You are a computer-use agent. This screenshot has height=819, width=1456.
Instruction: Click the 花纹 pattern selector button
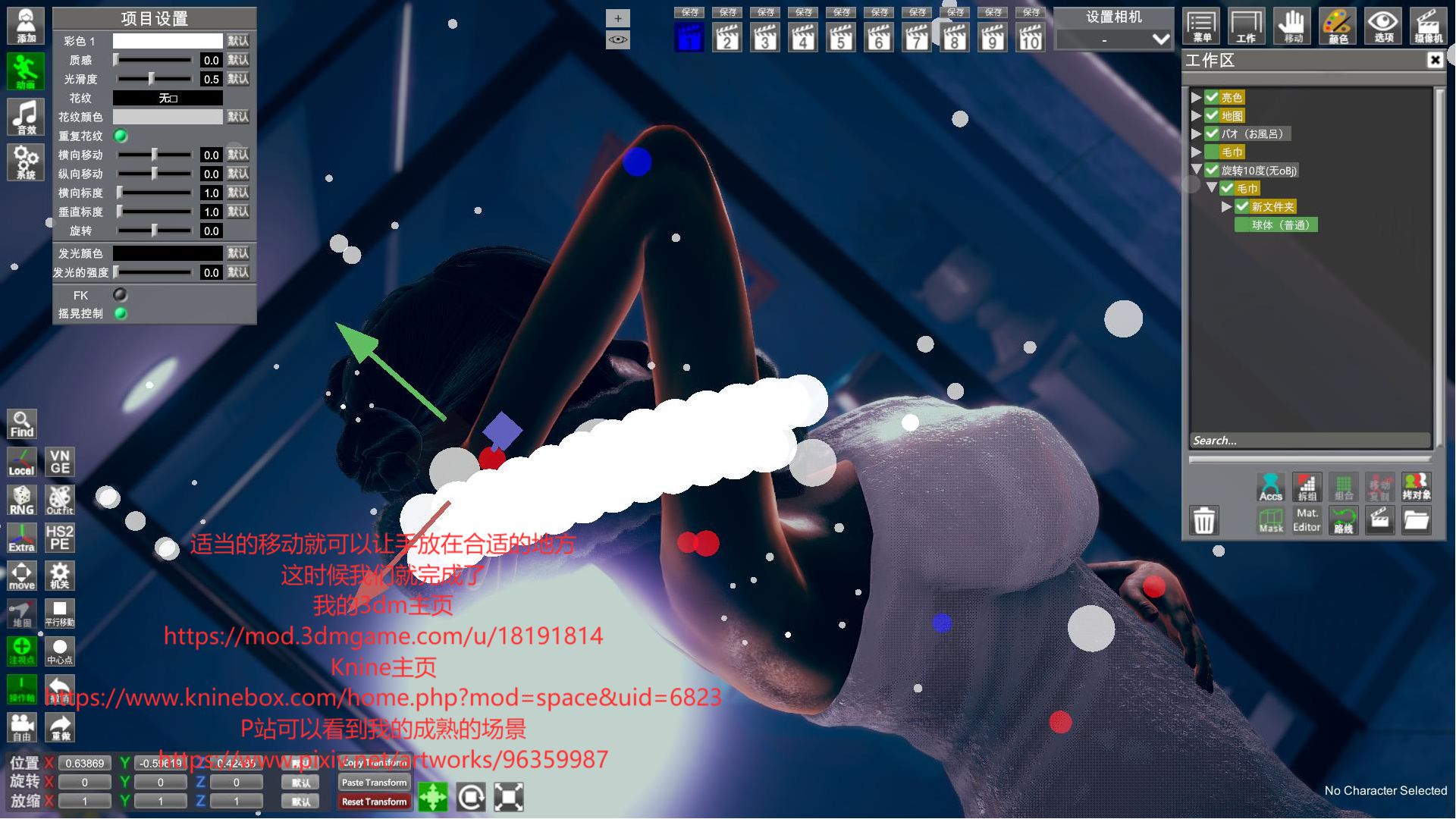pyautogui.click(x=168, y=98)
